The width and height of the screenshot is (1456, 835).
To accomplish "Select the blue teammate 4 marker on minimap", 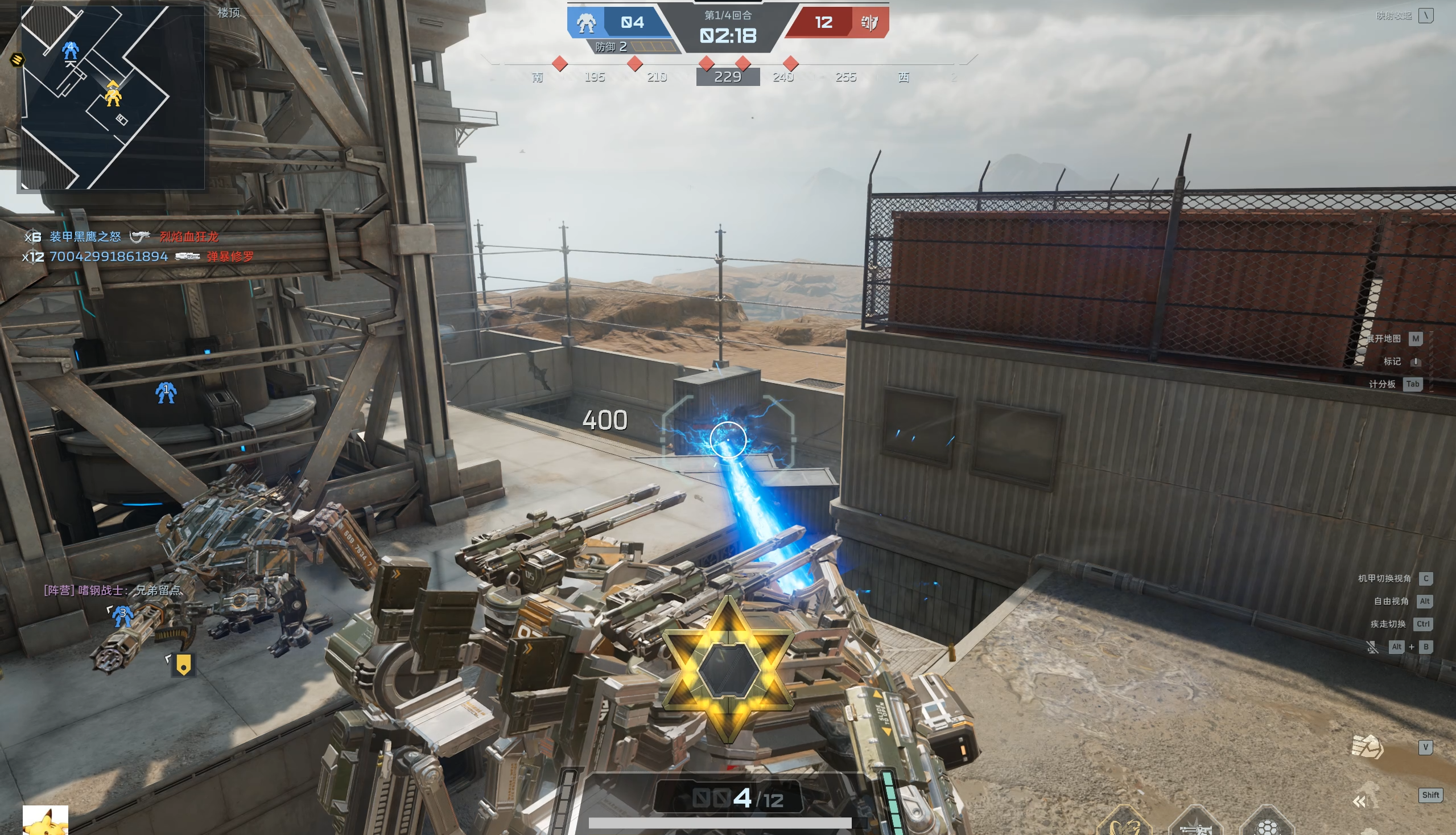I will tap(71, 51).
